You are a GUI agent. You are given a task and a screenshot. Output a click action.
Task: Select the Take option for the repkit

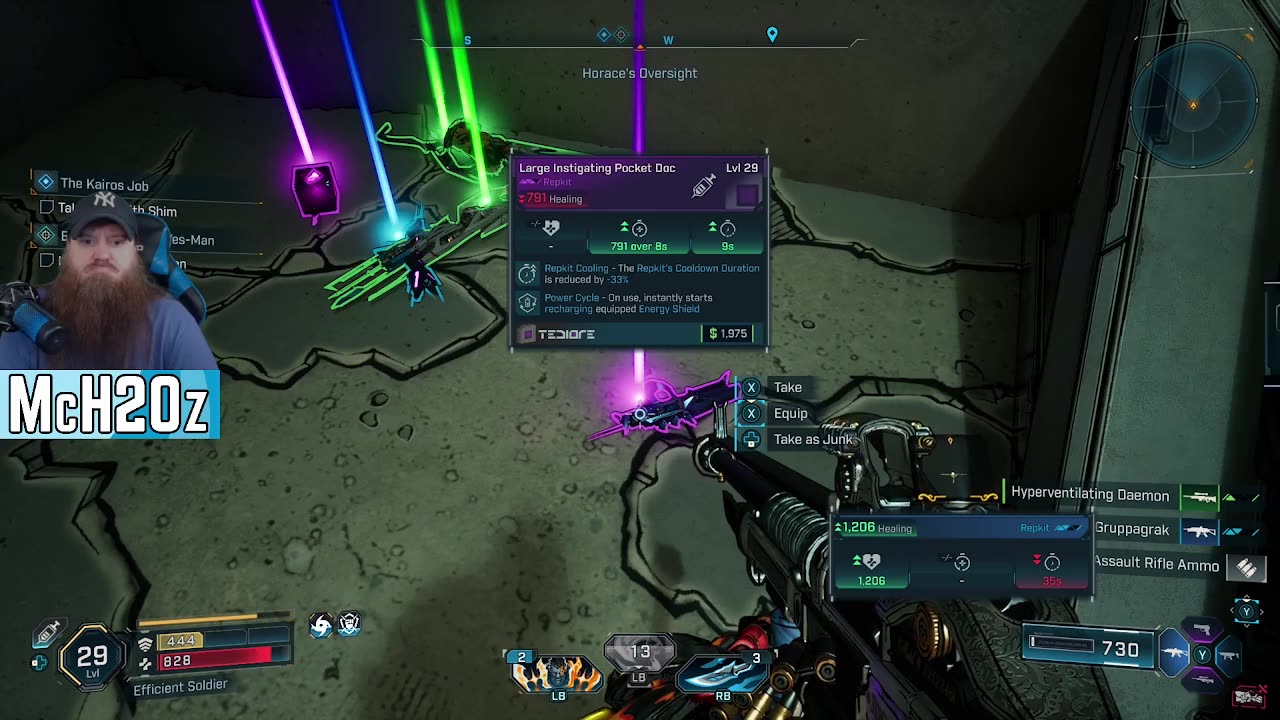pyautogui.click(x=786, y=387)
